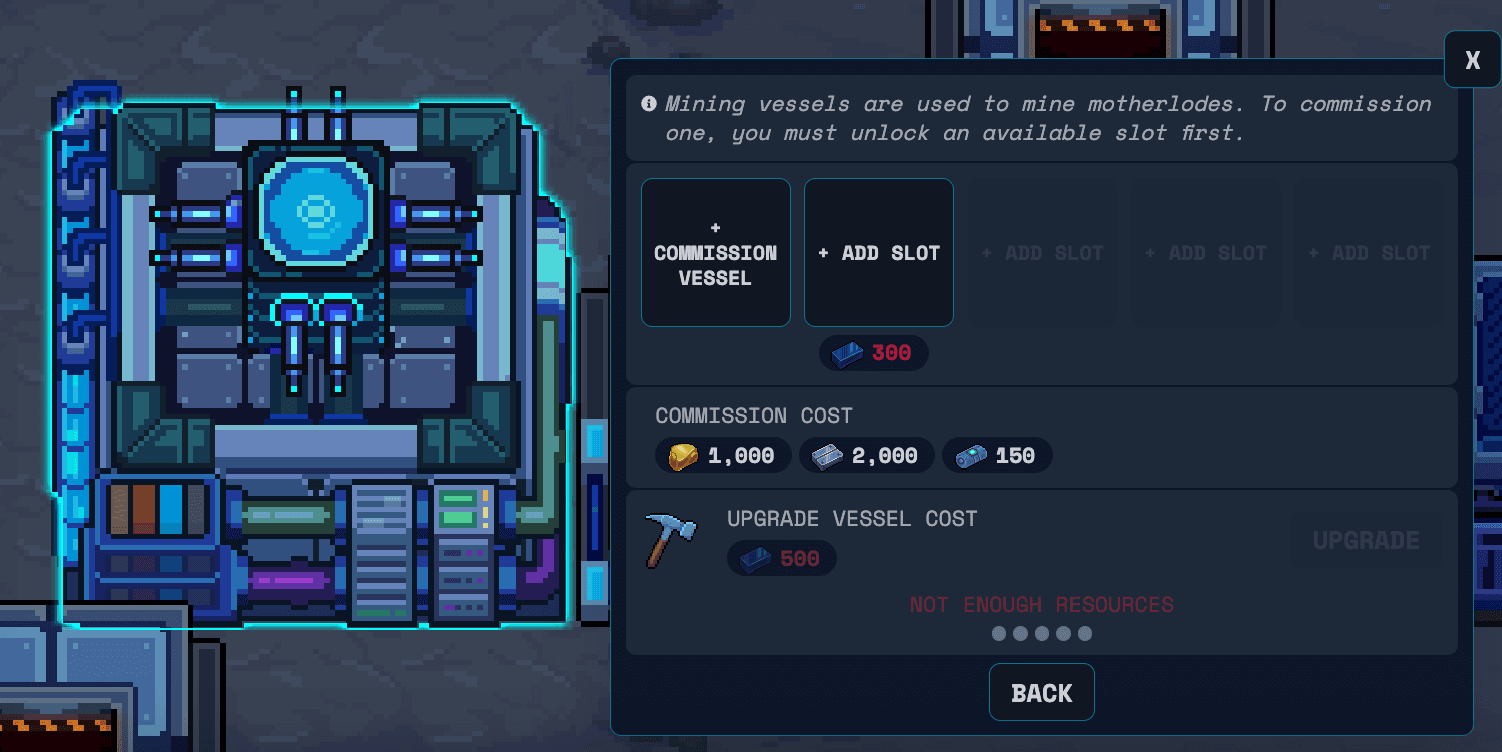The height and width of the screenshot is (752, 1502).
Task: Click the Back button
Action: (1041, 692)
